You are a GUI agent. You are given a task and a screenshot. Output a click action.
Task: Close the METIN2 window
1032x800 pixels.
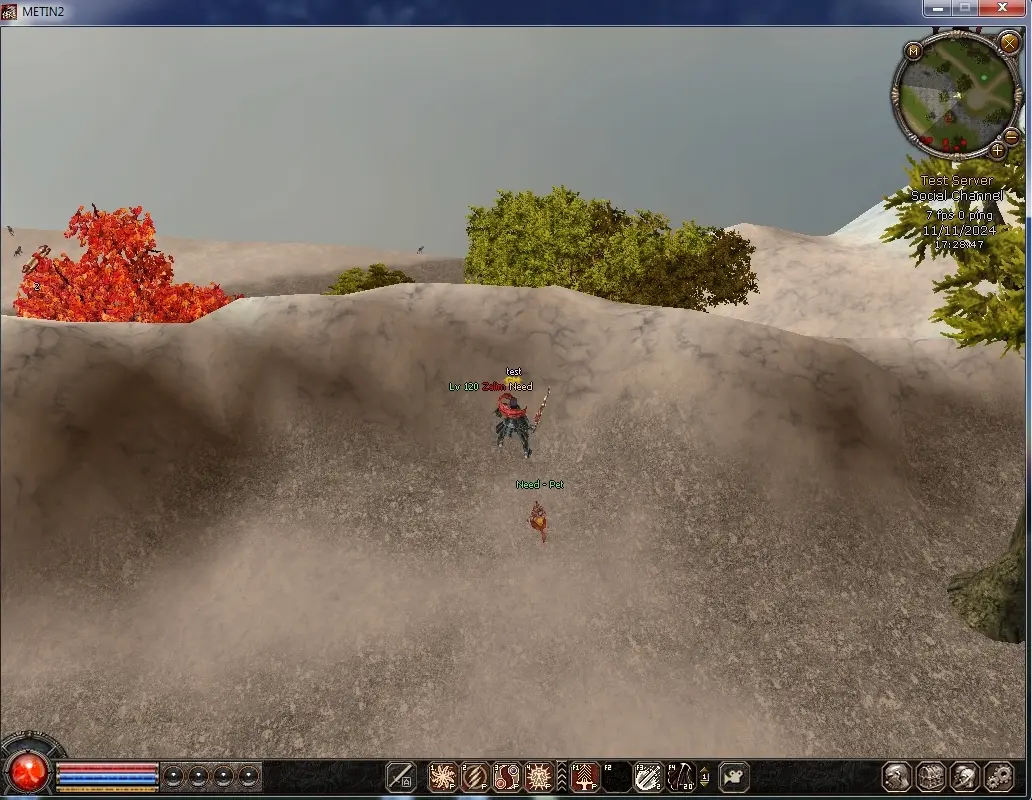pyautogui.click(x=1005, y=8)
